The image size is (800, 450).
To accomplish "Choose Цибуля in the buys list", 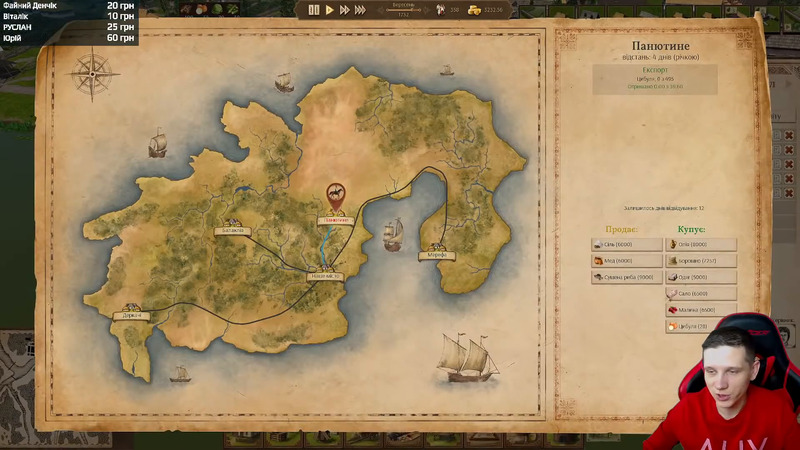I will [x=700, y=326].
